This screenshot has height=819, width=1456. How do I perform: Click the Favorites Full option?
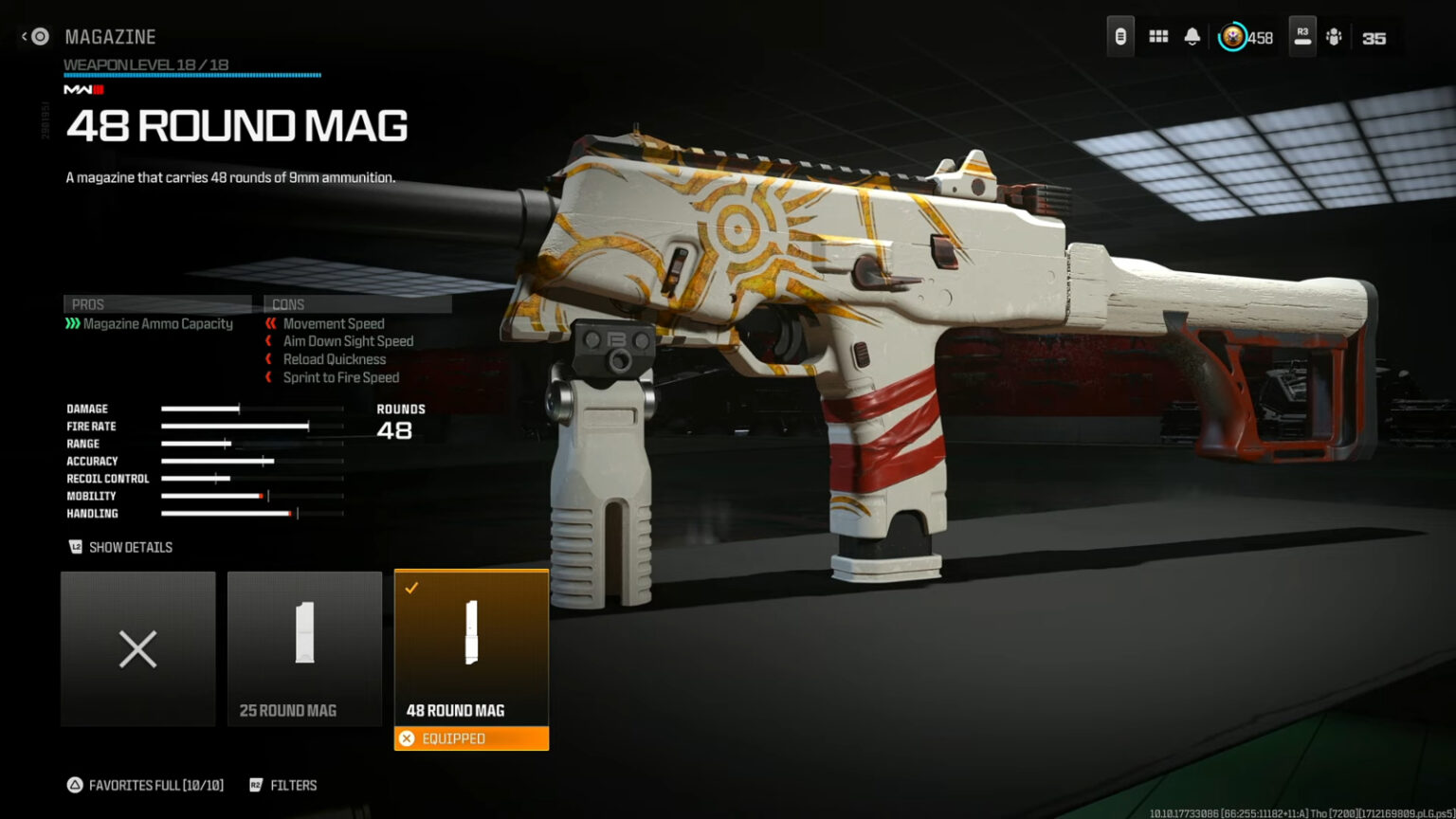[146, 785]
